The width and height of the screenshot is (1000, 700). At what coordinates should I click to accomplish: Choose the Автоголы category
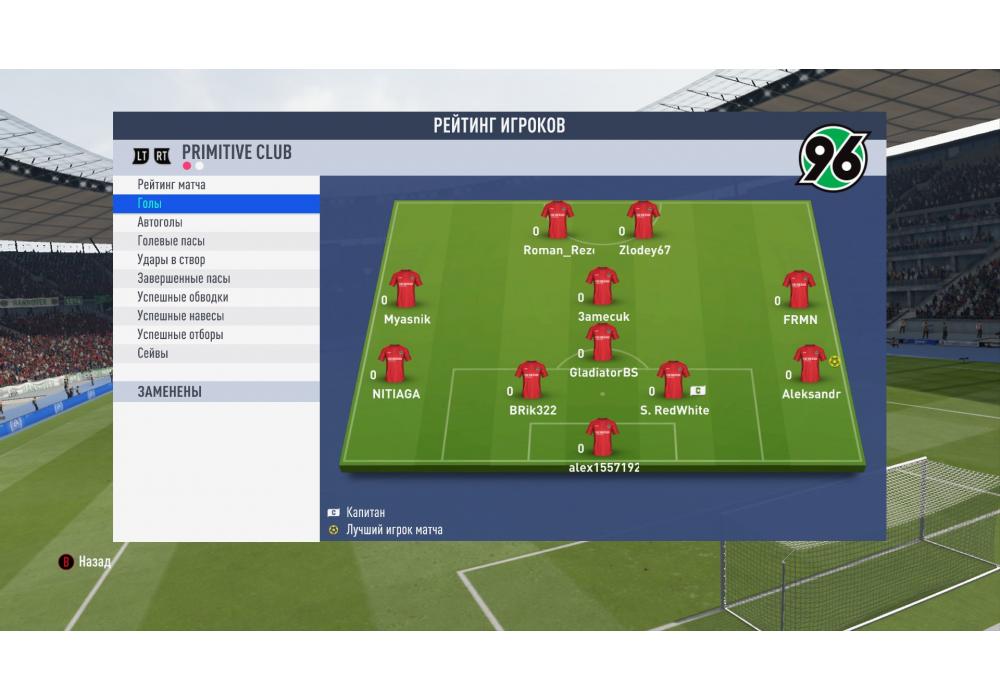216,223
